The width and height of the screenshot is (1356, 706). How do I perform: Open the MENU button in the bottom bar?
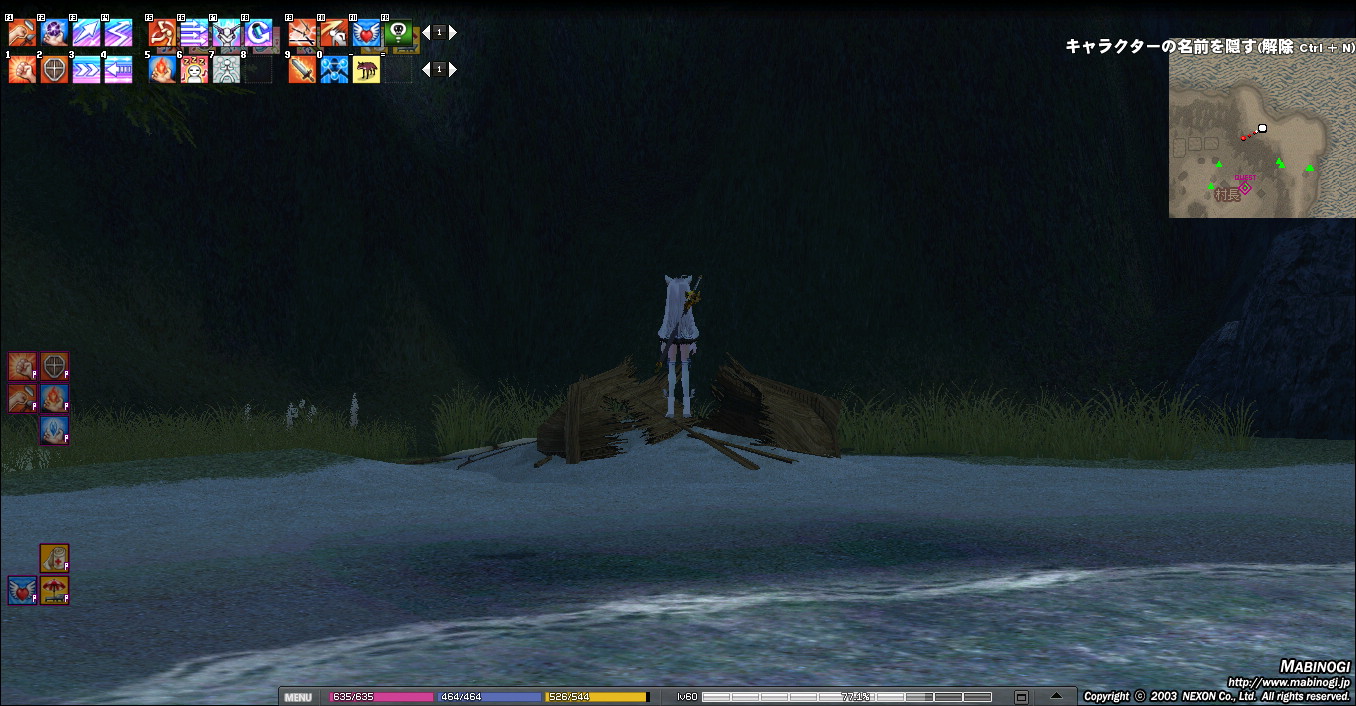(x=298, y=697)
